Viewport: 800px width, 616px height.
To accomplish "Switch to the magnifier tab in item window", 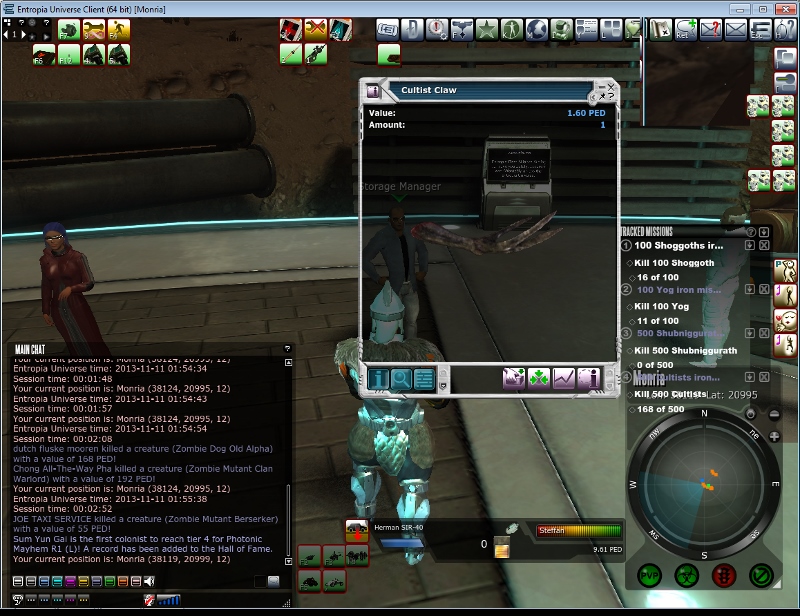I will click(x=401, y=379).
